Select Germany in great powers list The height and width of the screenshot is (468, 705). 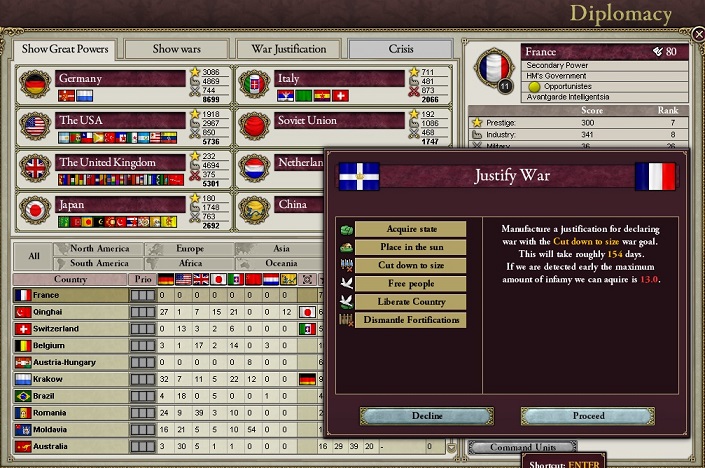(x=121, y=79)
